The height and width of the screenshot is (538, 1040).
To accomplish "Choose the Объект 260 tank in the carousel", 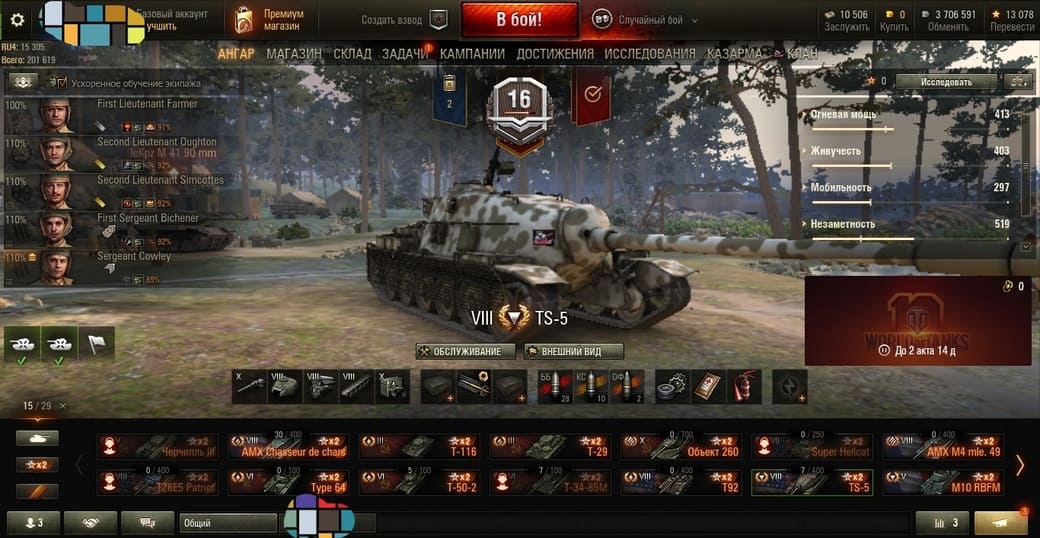I will pyautogui.click(x=682, y=446).
